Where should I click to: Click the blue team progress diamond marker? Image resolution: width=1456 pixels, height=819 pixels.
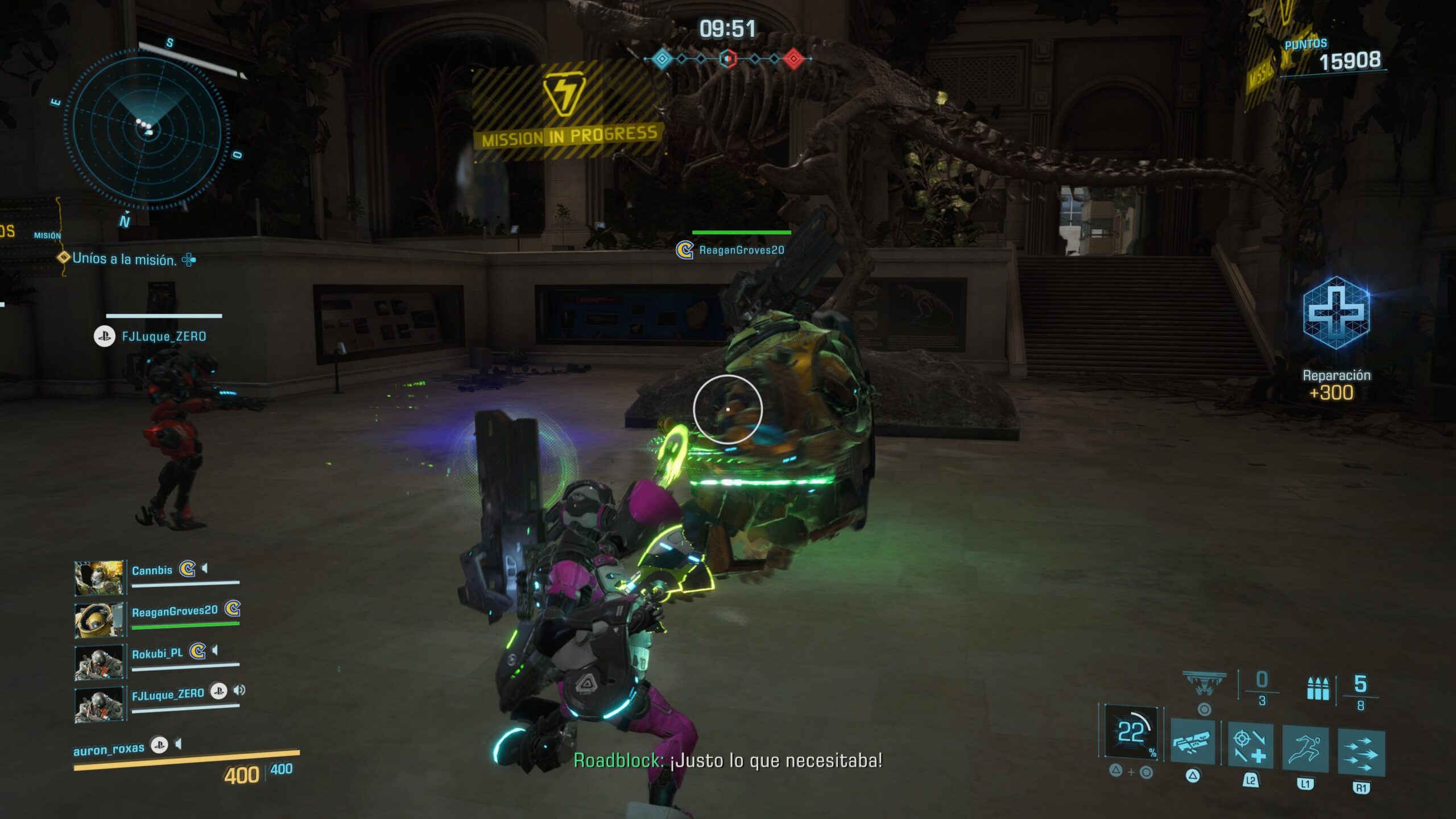661,58
